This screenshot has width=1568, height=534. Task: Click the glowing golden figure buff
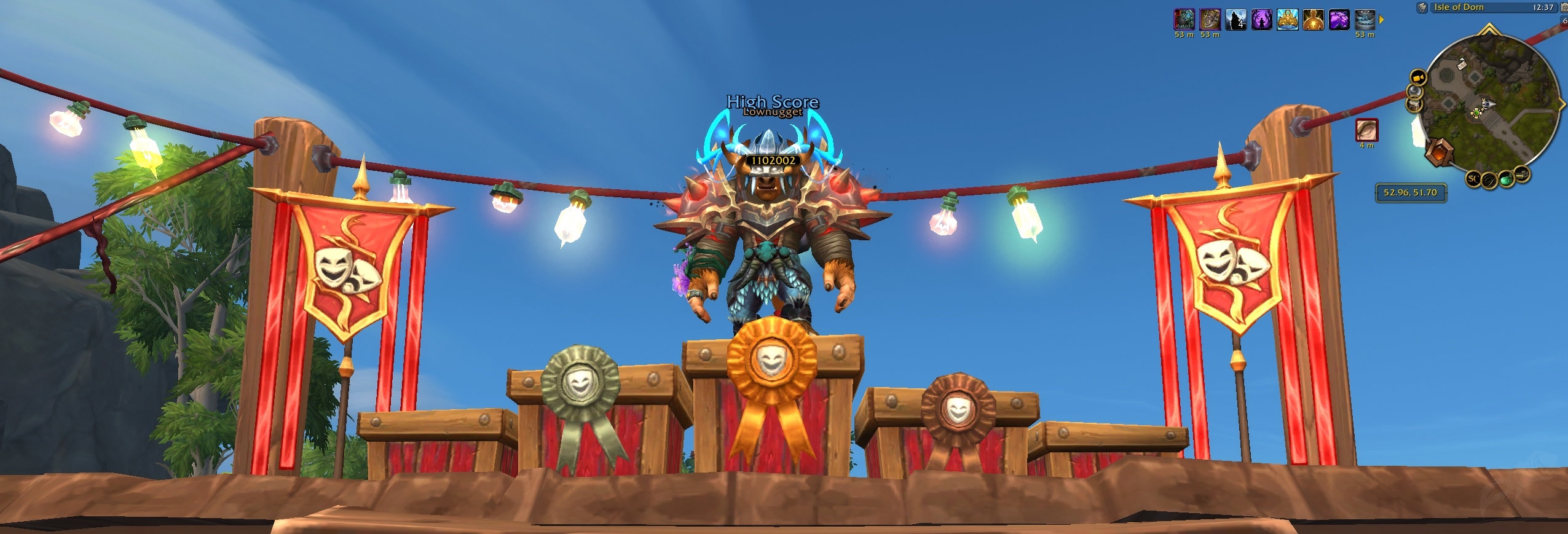click(1314, 20)
